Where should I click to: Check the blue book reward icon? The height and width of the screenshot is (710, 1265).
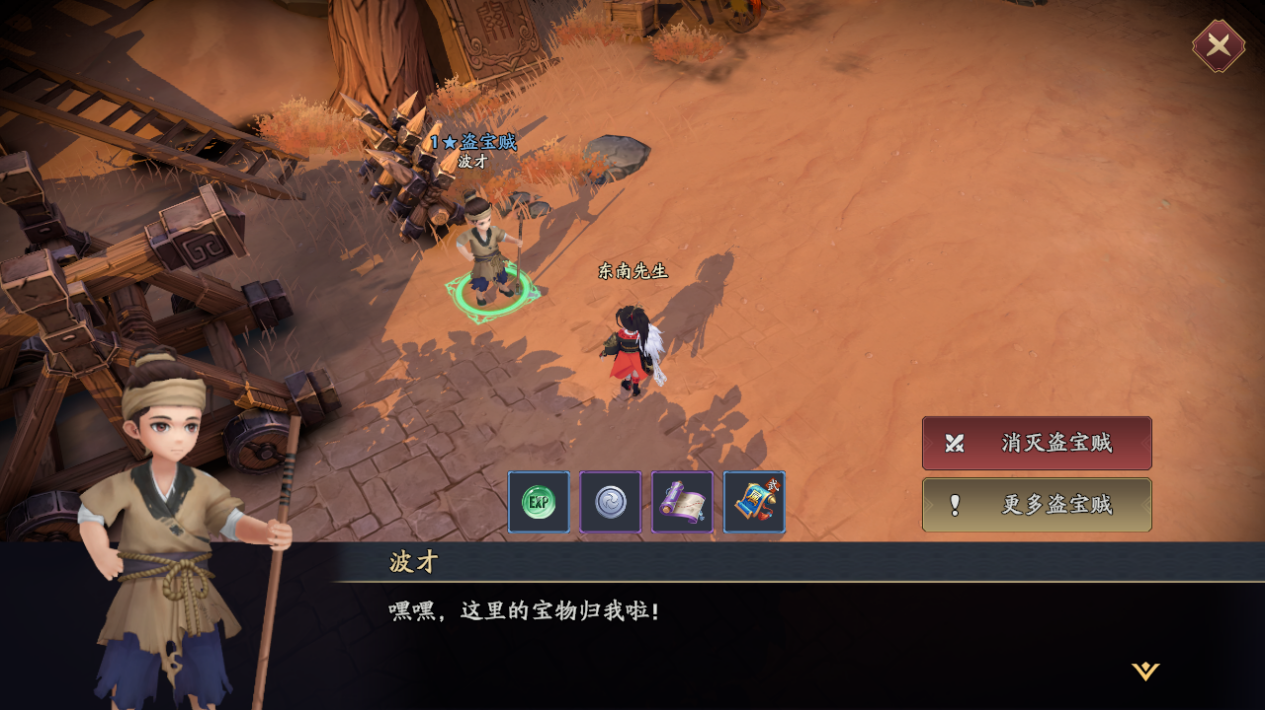click(x=755, y=502)
